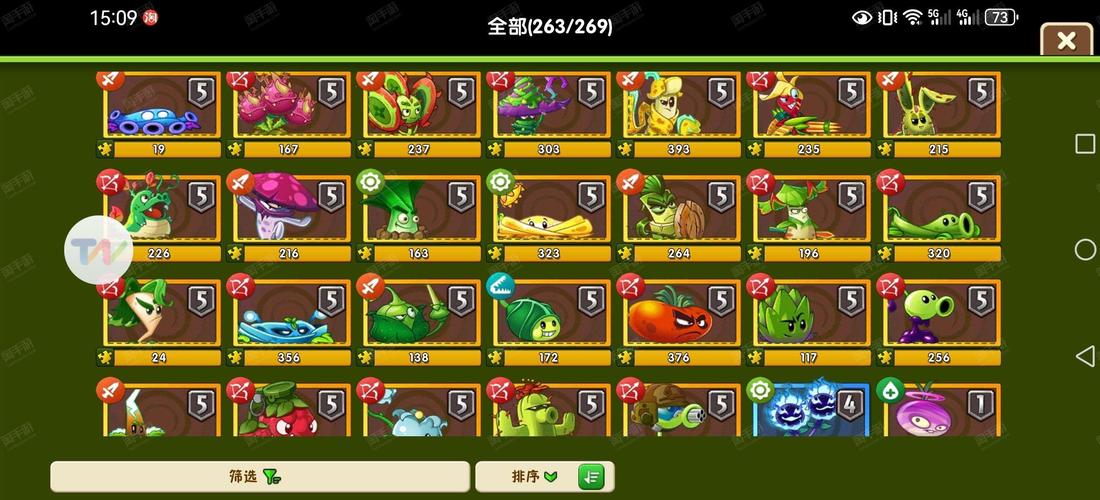The width and height of the screenshot is (1100, 500).
Task: Open the 筛选 filter options
Action: click(x=260, y=476)
